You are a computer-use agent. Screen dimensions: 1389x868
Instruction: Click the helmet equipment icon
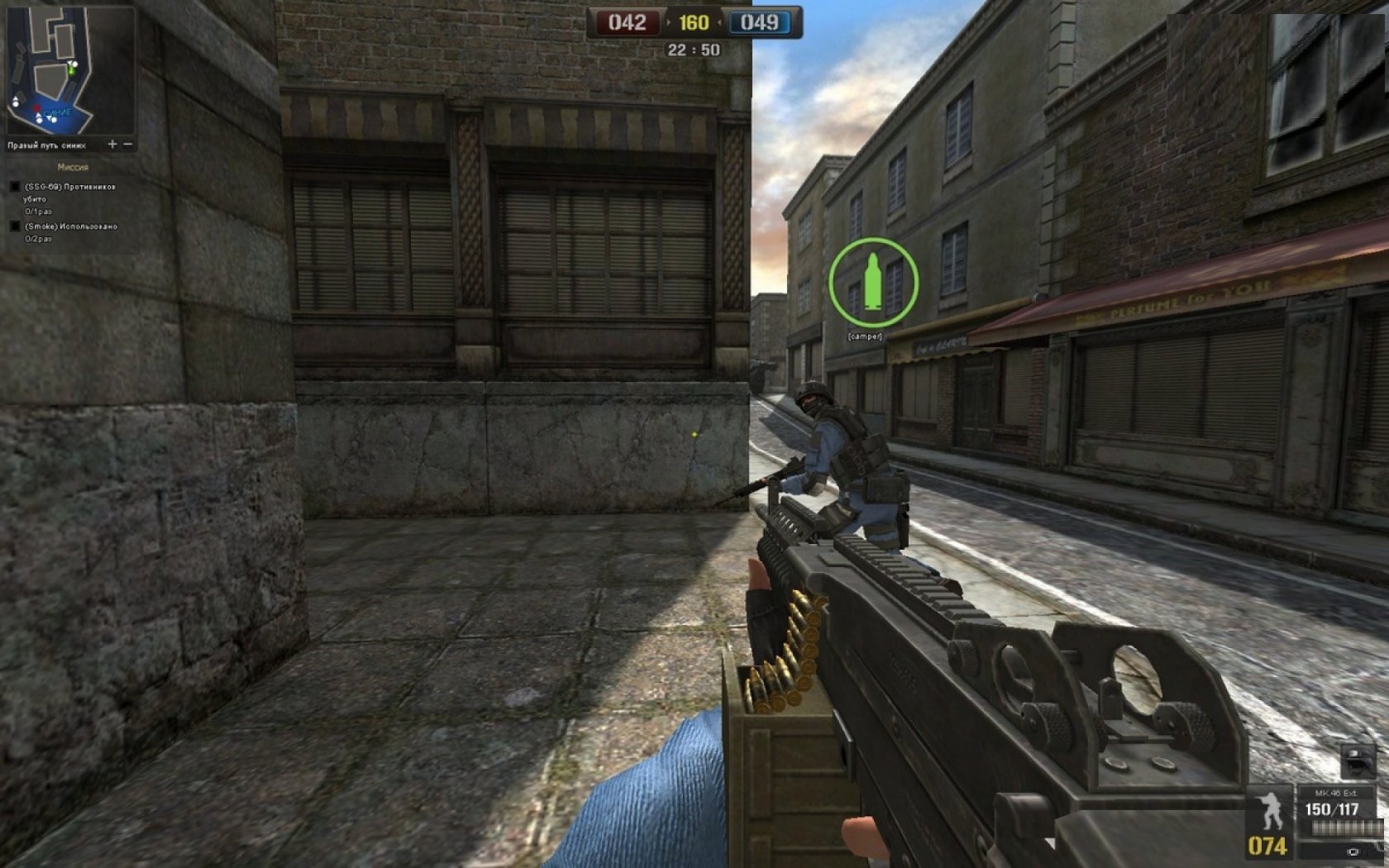pos(1357,759)
